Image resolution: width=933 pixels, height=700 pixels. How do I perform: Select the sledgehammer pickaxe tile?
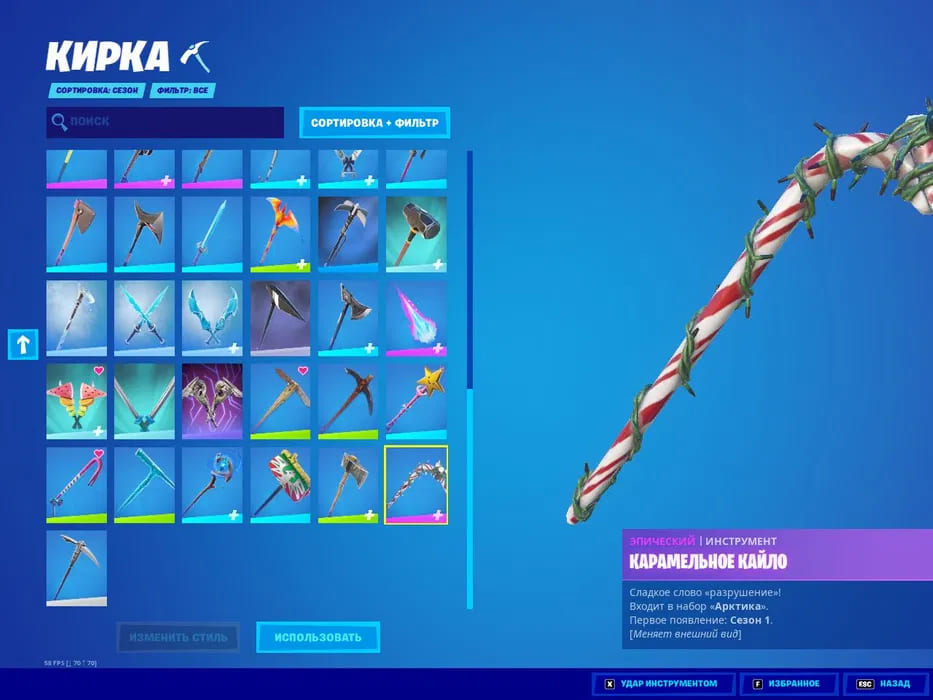416,233
